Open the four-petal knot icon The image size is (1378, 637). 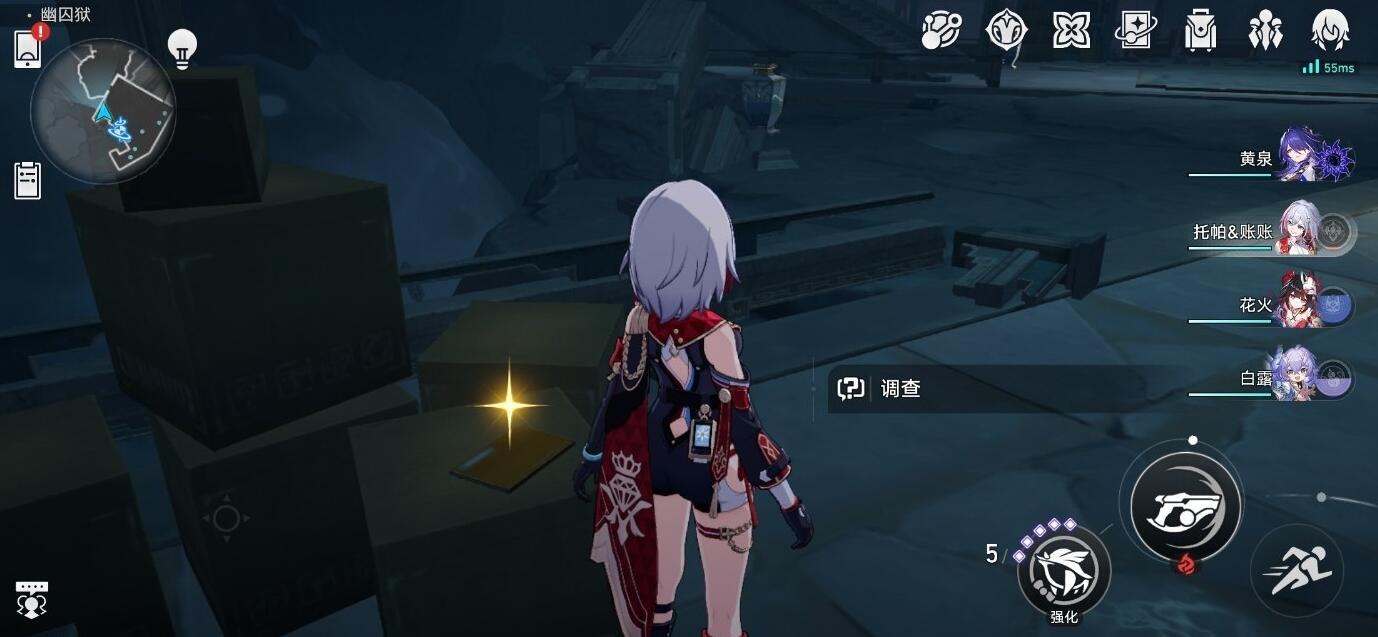pos(1071,30)
